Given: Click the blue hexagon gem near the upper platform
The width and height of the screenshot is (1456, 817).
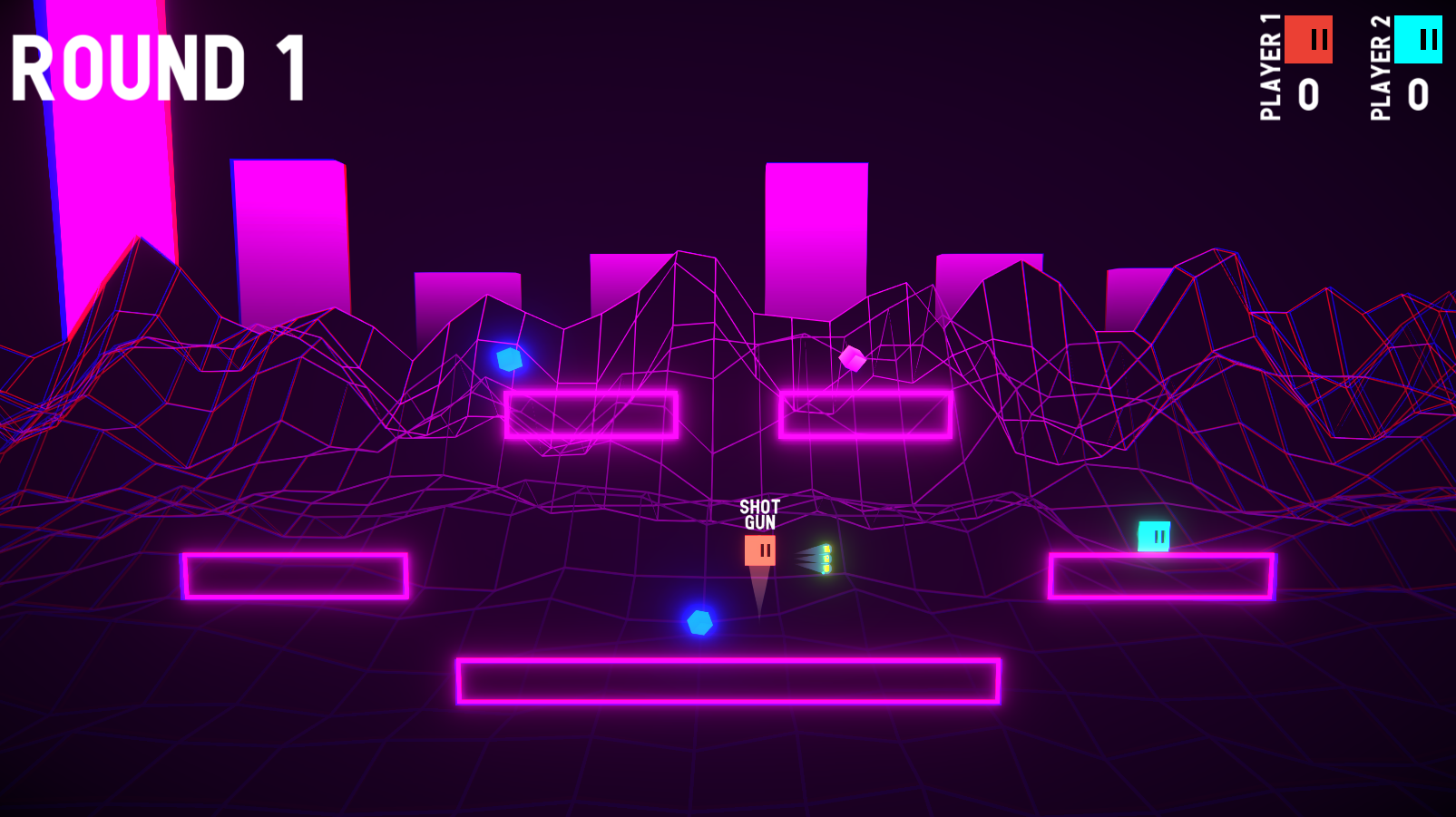Looking at the screenshot, I should [x=508, y=359].
